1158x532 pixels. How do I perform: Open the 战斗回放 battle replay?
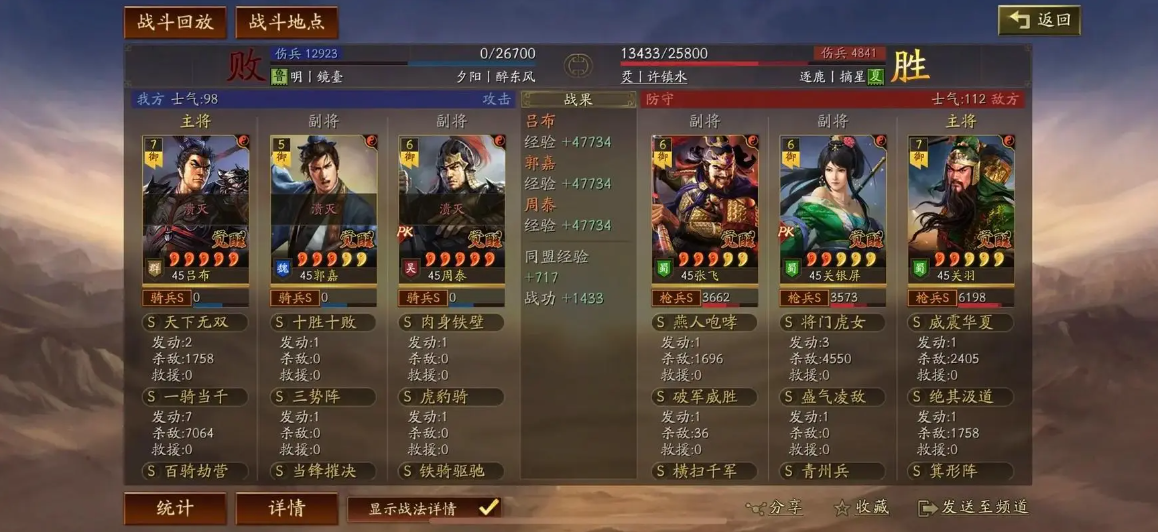(175, 22)
